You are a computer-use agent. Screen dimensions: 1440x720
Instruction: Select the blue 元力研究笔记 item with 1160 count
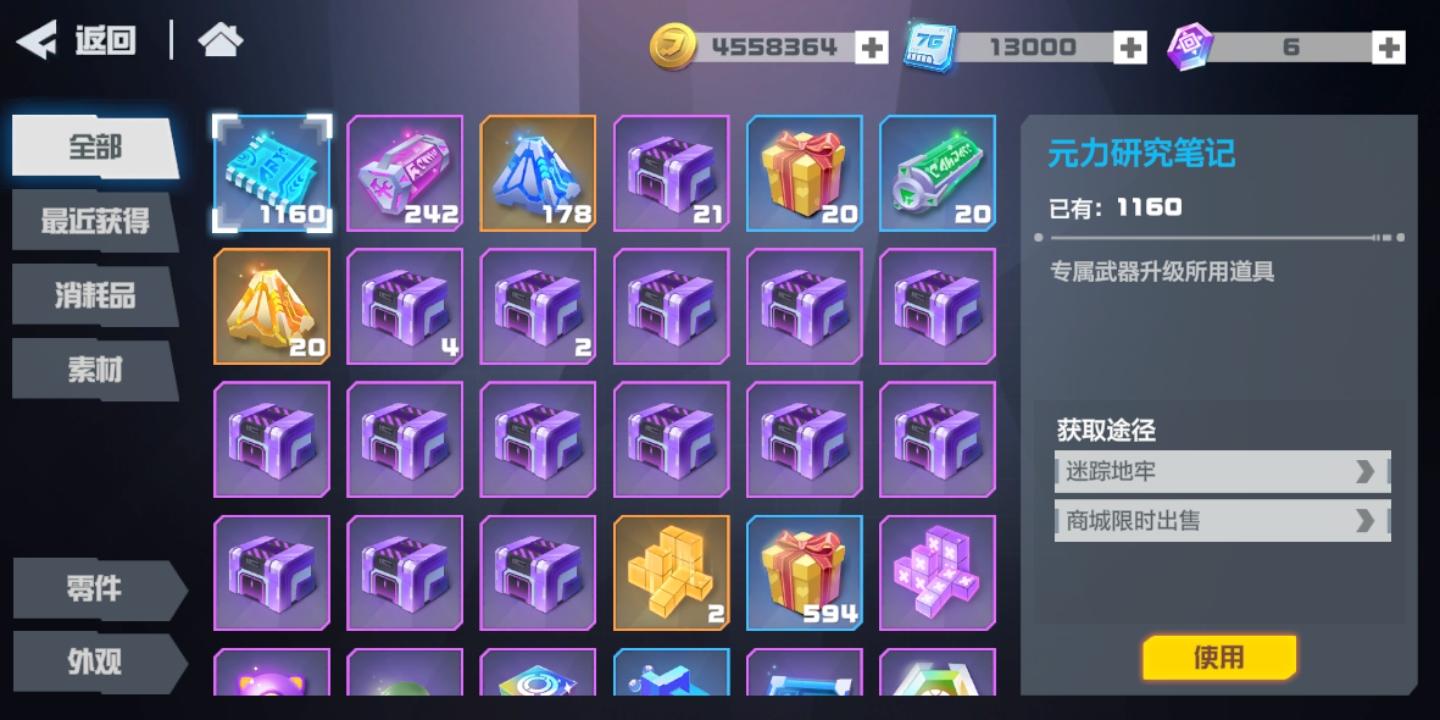coord(271,173)
